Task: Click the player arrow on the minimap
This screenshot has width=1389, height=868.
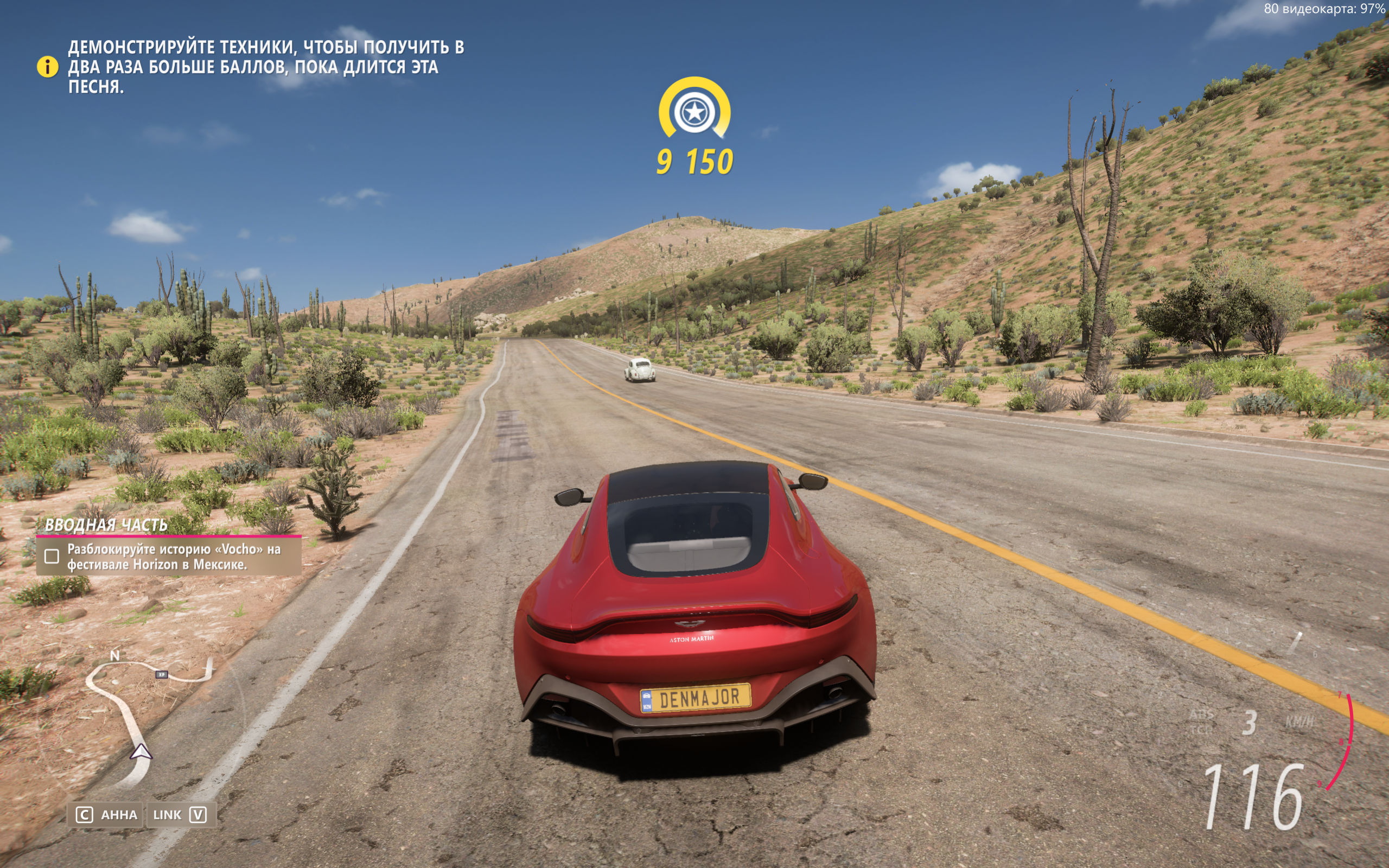Action: [141, 751]
